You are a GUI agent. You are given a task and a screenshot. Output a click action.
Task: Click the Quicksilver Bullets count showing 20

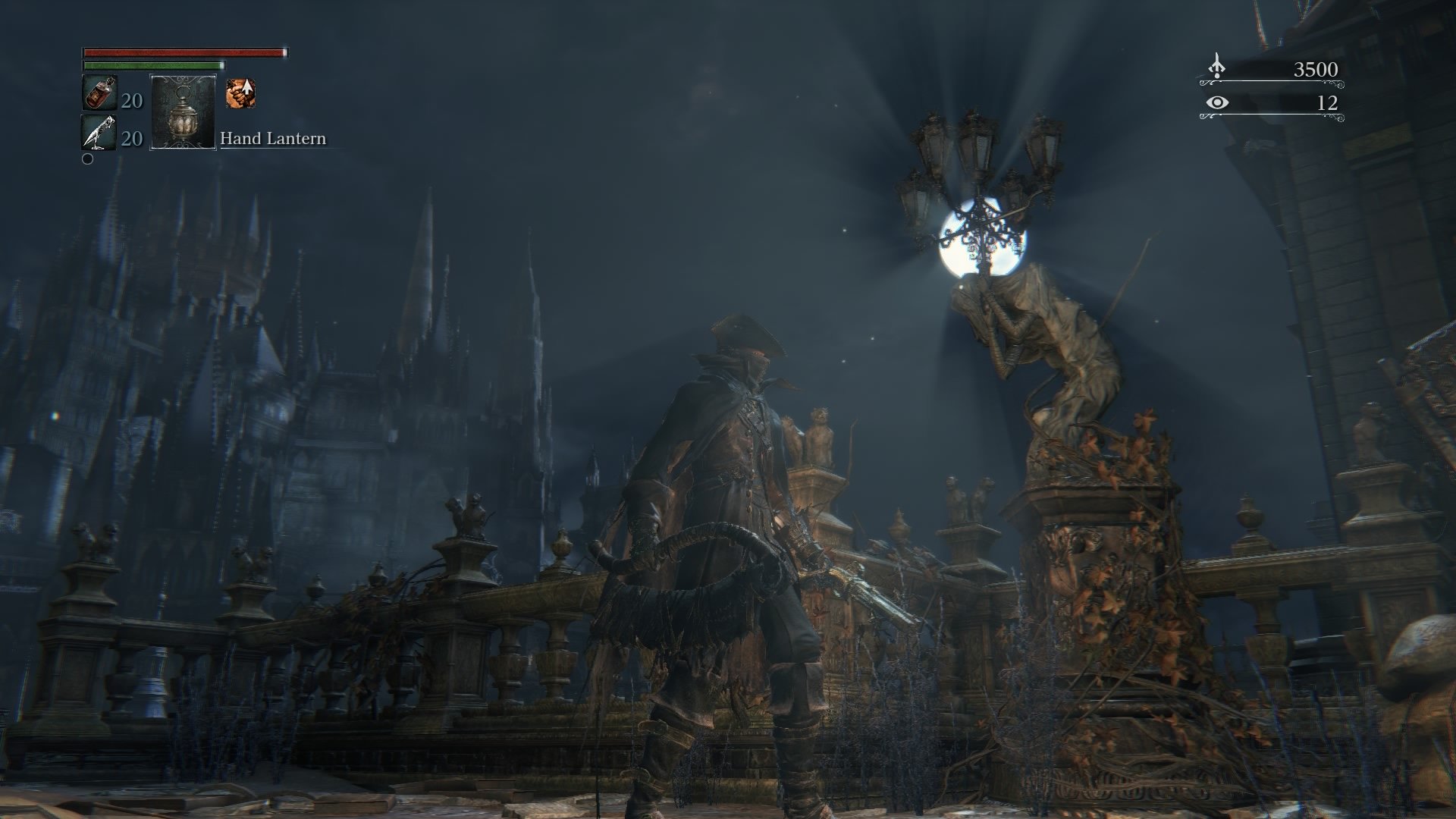(x=131, y=139)
